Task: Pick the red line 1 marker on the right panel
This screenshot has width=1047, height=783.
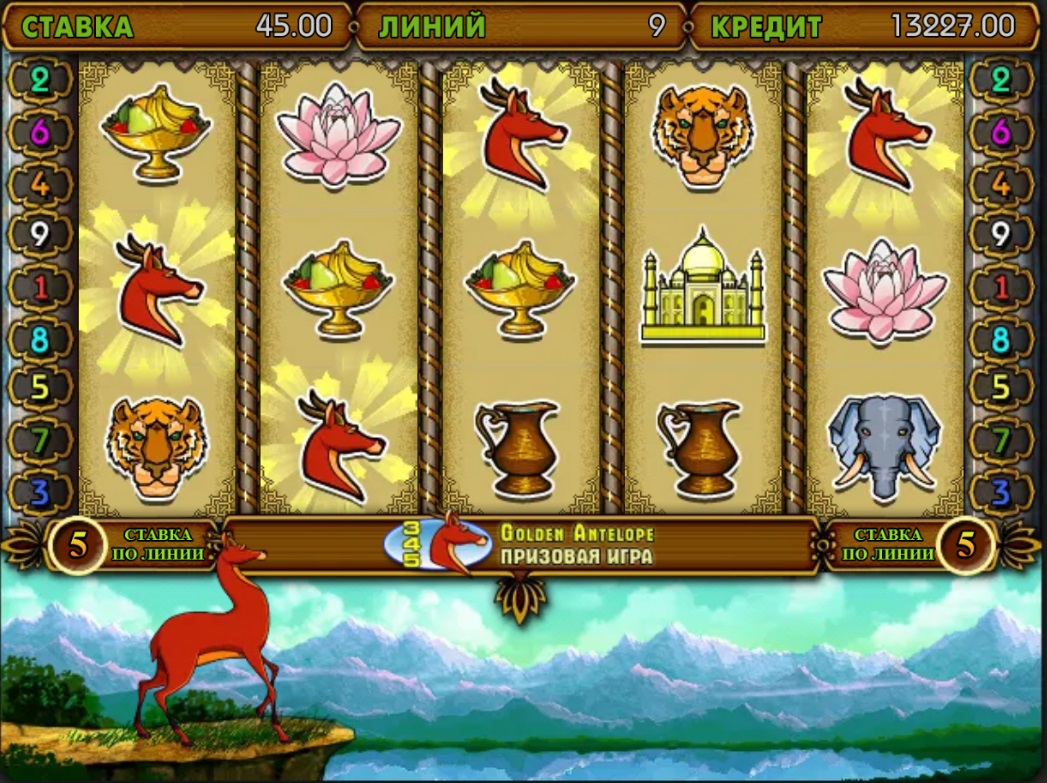Action: (x=1001, y=288)
